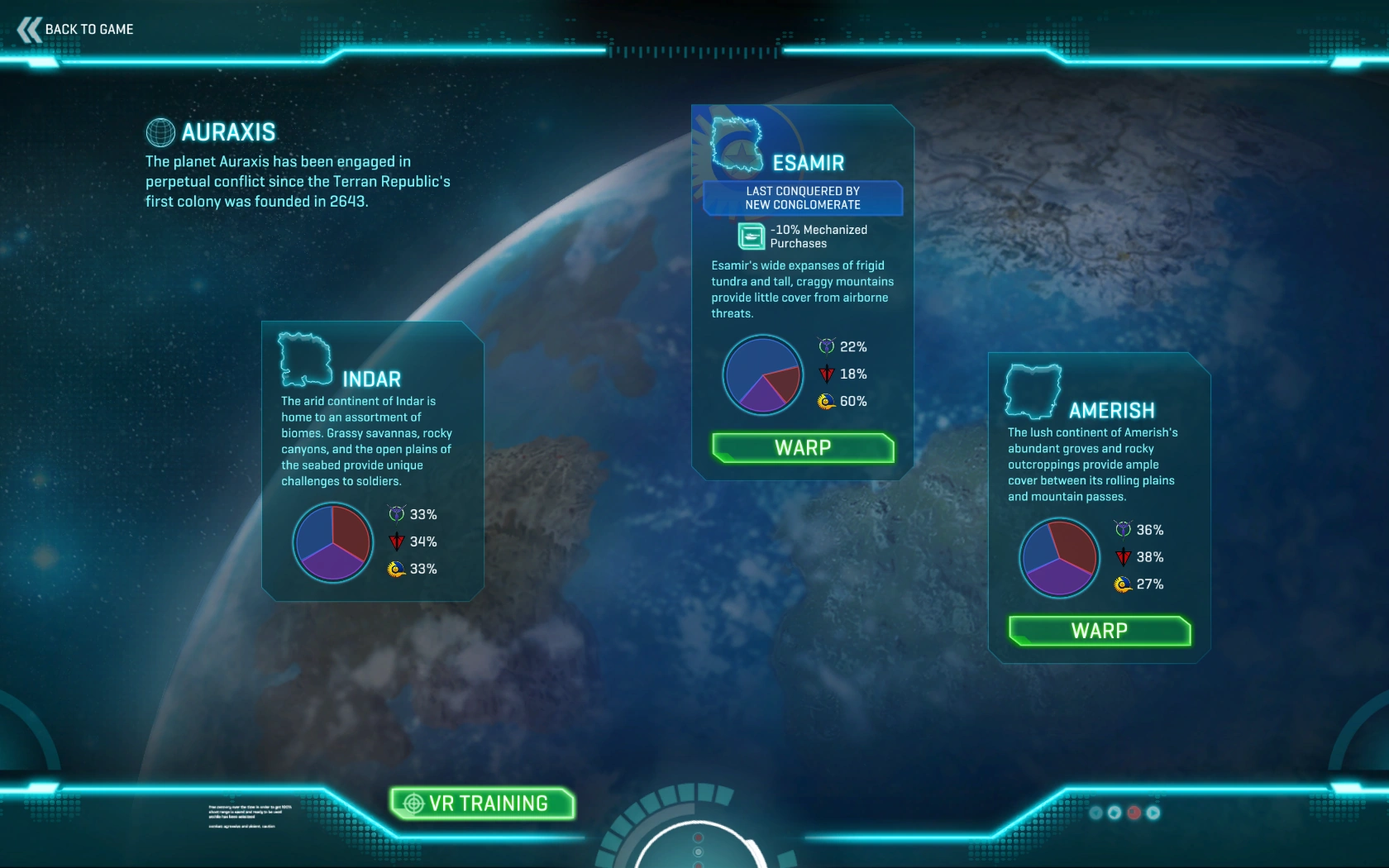Warp to the Amerish continent

point(1098,630)
